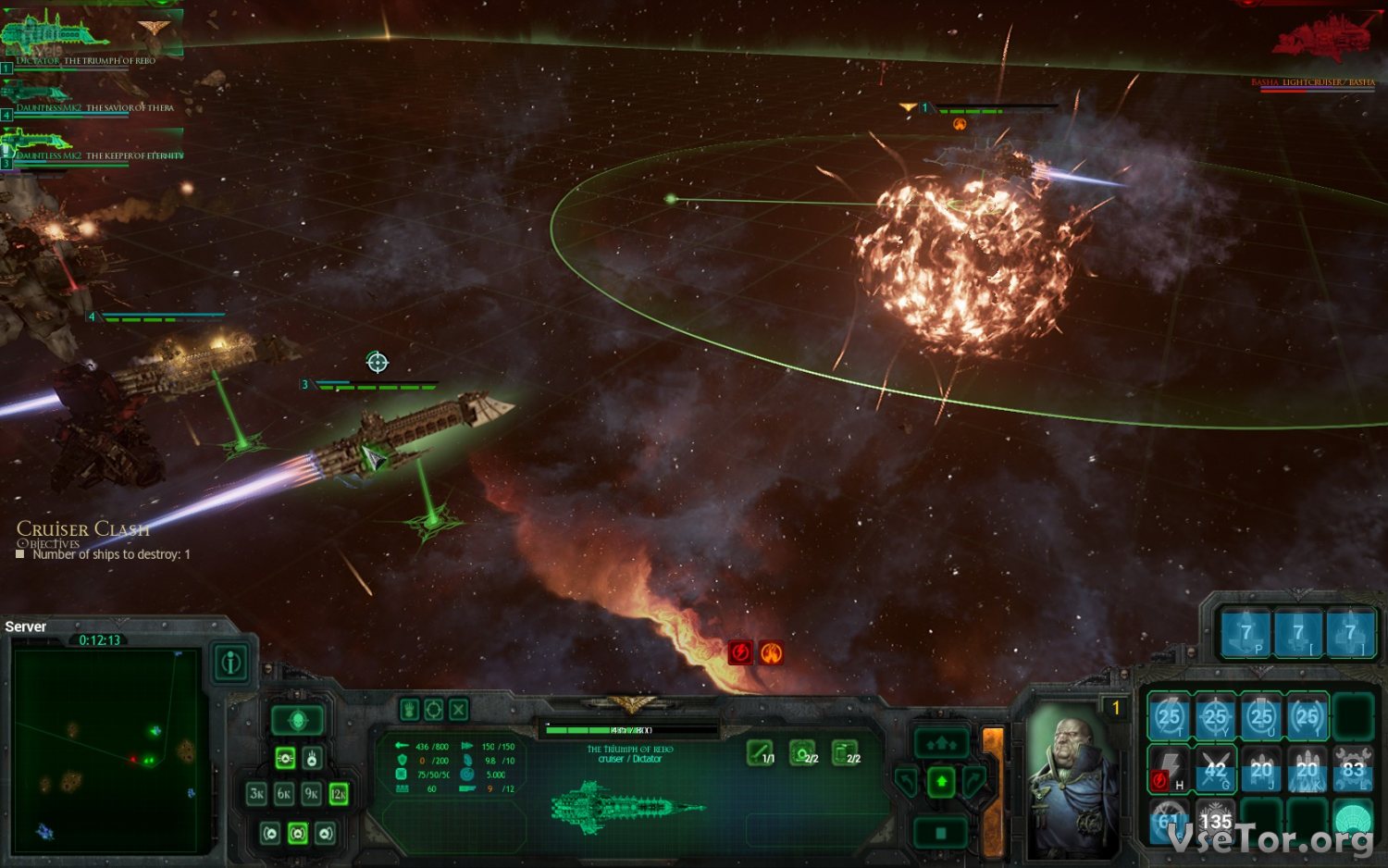The width and height of the screenshot is (1388, 868).
Task: Choose the 9K engagement range
Action: 312,794
